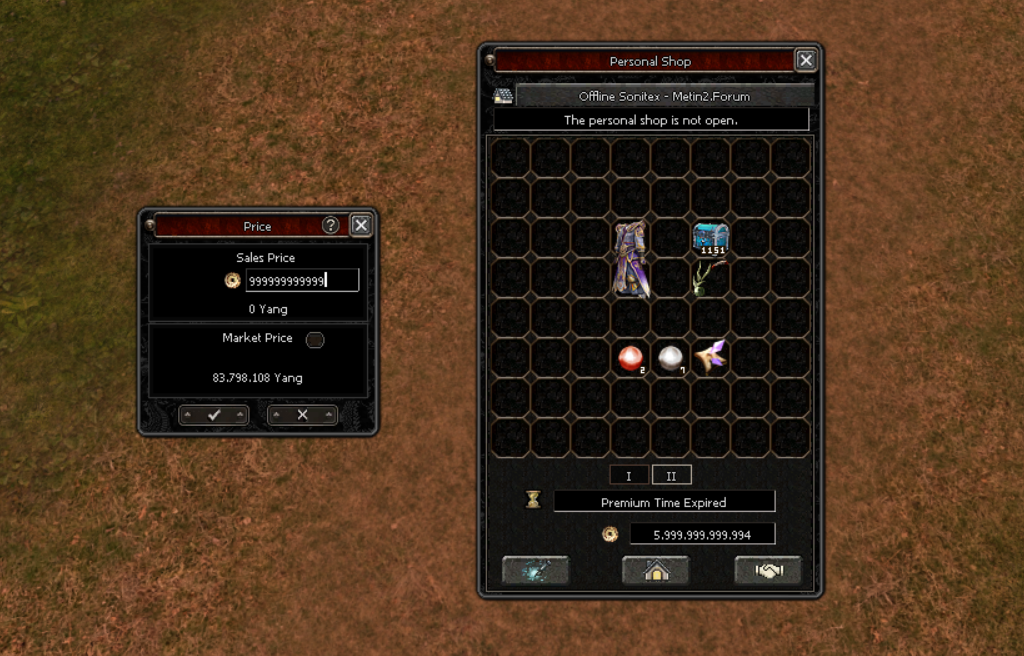
Task: Select the blue treasure chest stack
Action: [x=711, y=238]
